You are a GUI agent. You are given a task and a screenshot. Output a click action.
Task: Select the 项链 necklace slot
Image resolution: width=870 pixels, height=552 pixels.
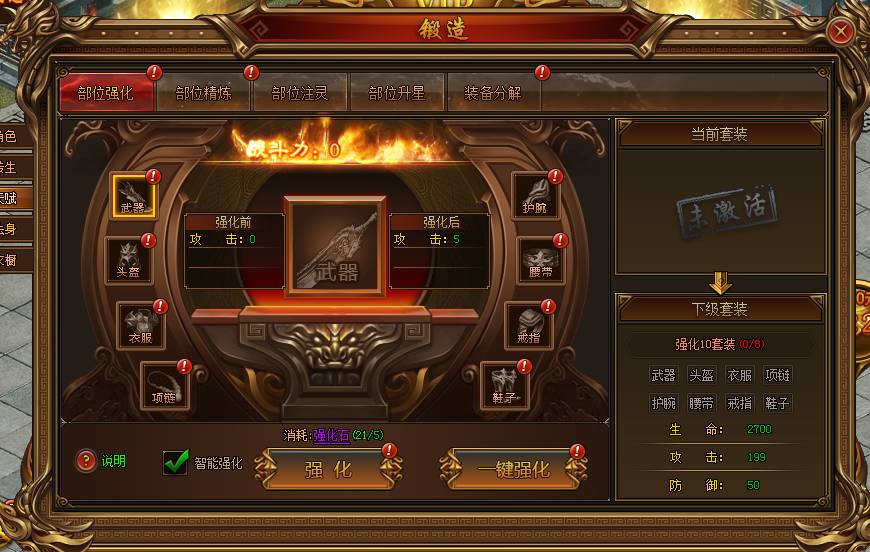163,384
